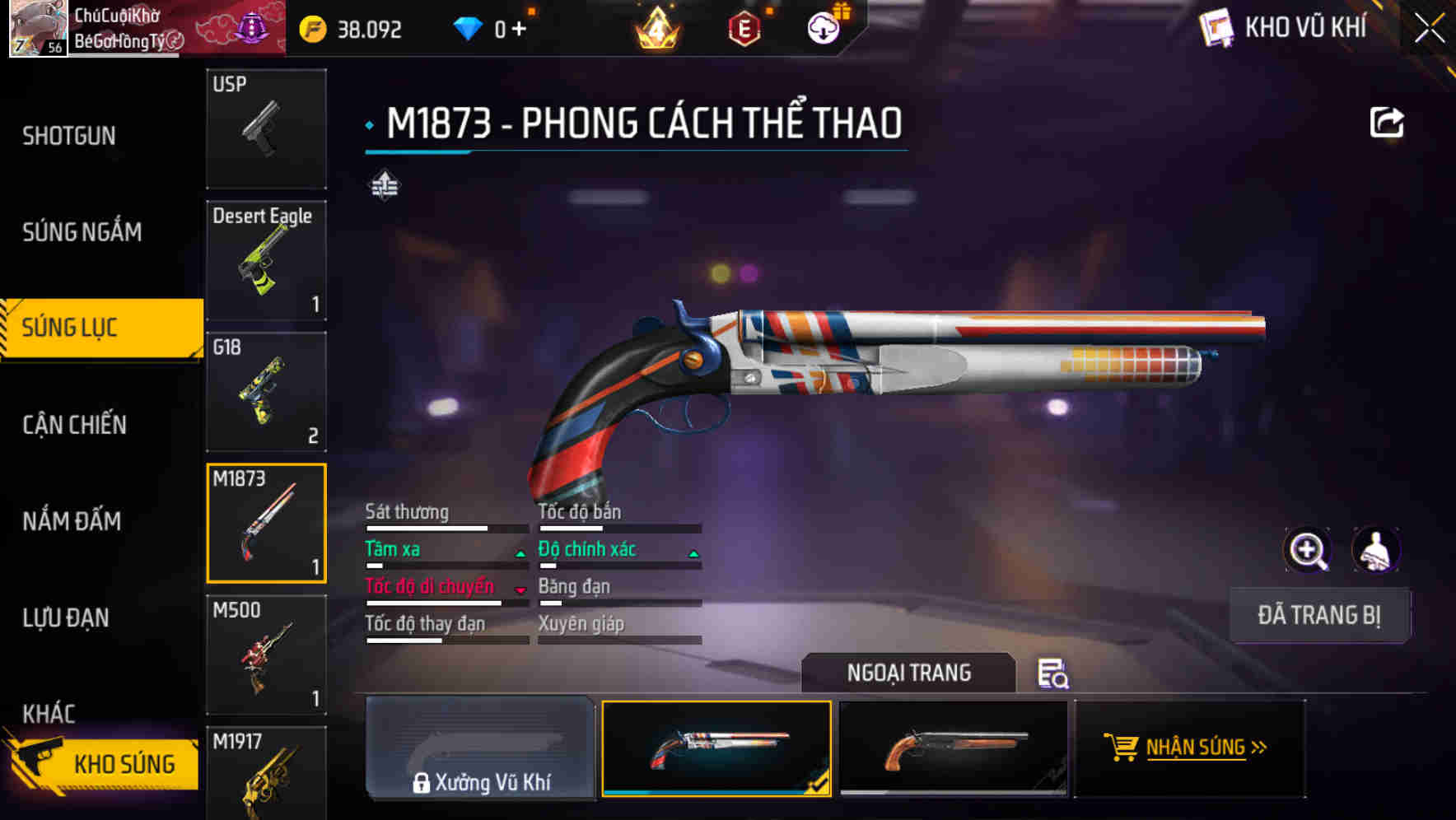1456x820 pixels.
Task: Open the NGOẠI TRANG tab
Action: pos(909,673)
